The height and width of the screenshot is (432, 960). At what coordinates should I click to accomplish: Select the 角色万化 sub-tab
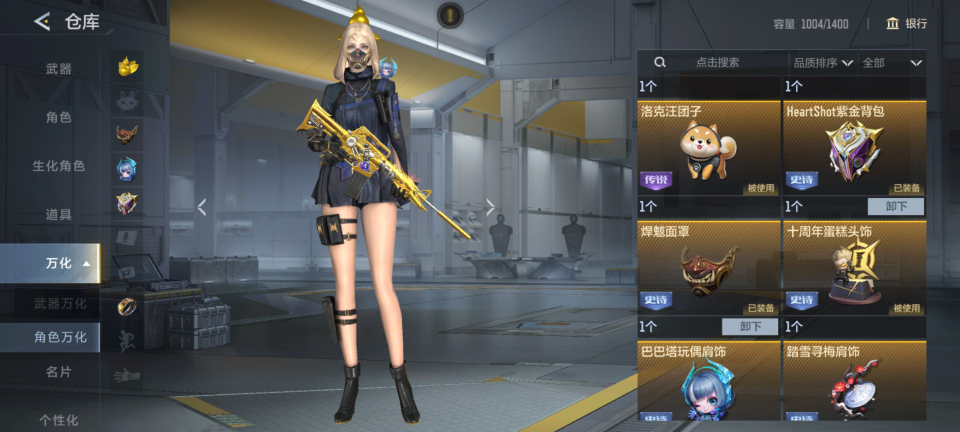[60, 337]
